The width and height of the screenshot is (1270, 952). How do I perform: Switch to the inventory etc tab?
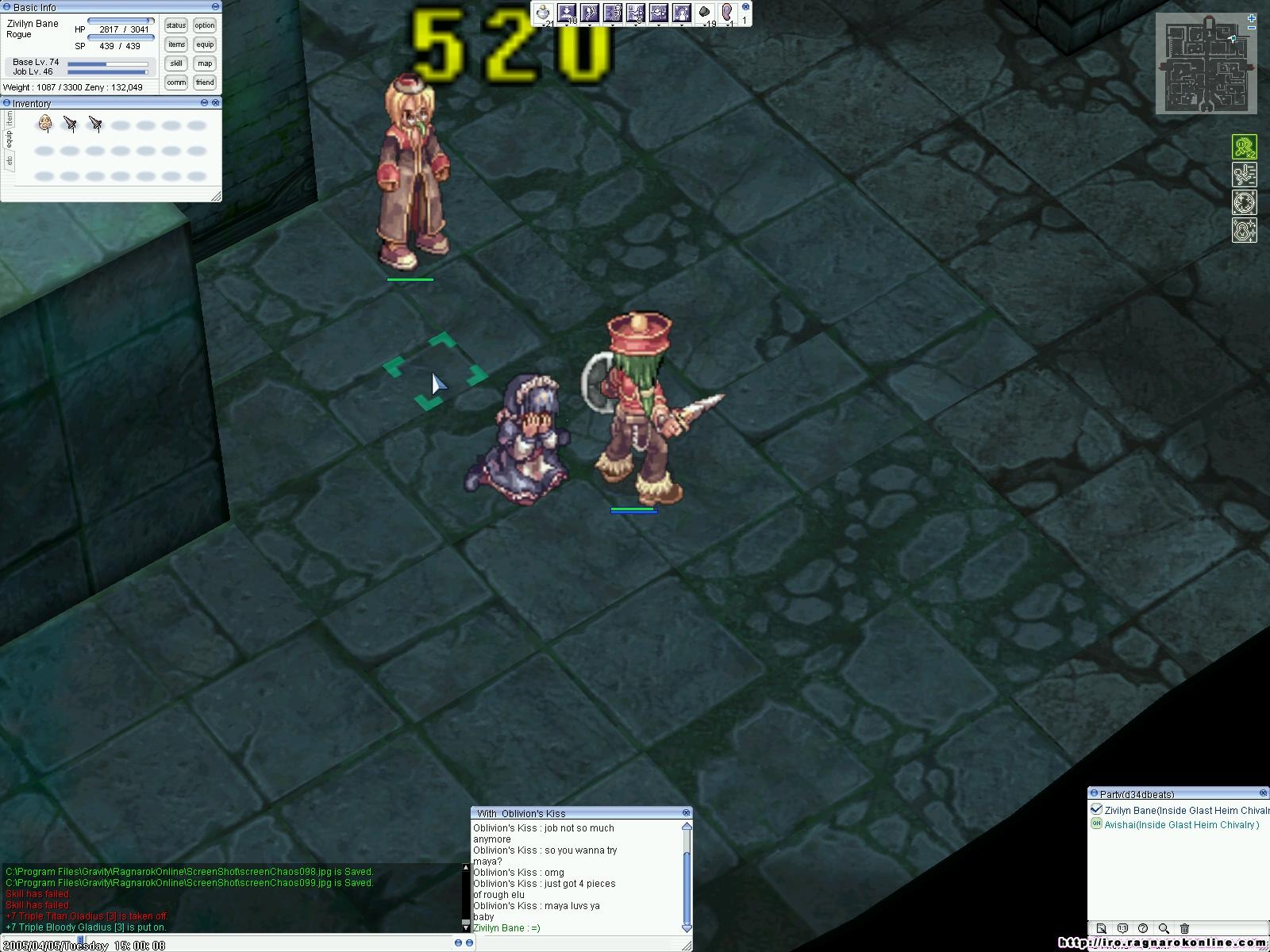[10, 160]
